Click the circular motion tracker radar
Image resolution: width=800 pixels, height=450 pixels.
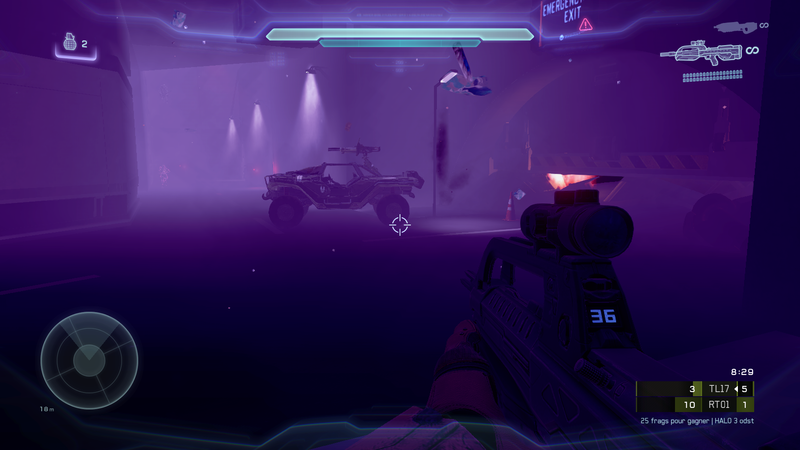(89, 360)
